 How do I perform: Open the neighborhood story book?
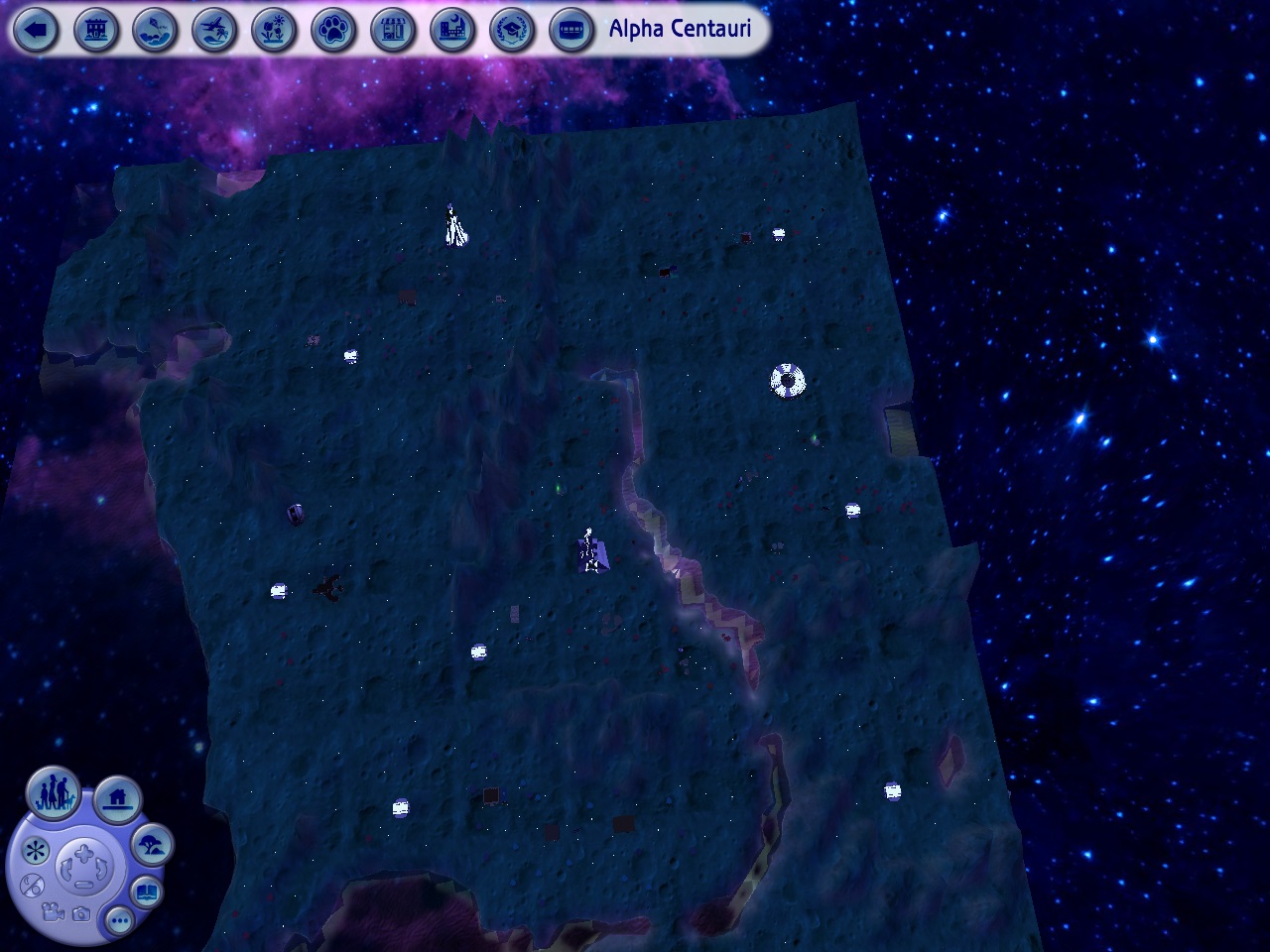click(x=147, y=891)
